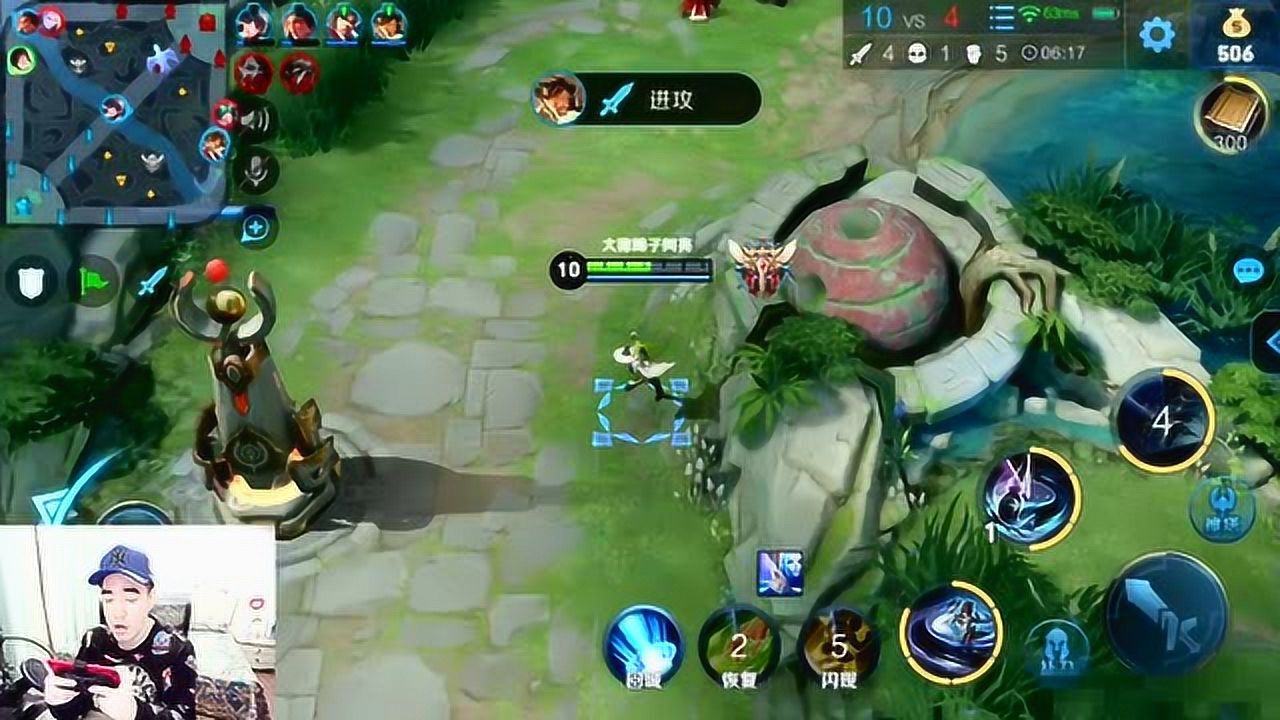Use the heal (恢复) summoner spell
Image resolution: width=1280 pixels, height=720 pixels.
point(739,646)
